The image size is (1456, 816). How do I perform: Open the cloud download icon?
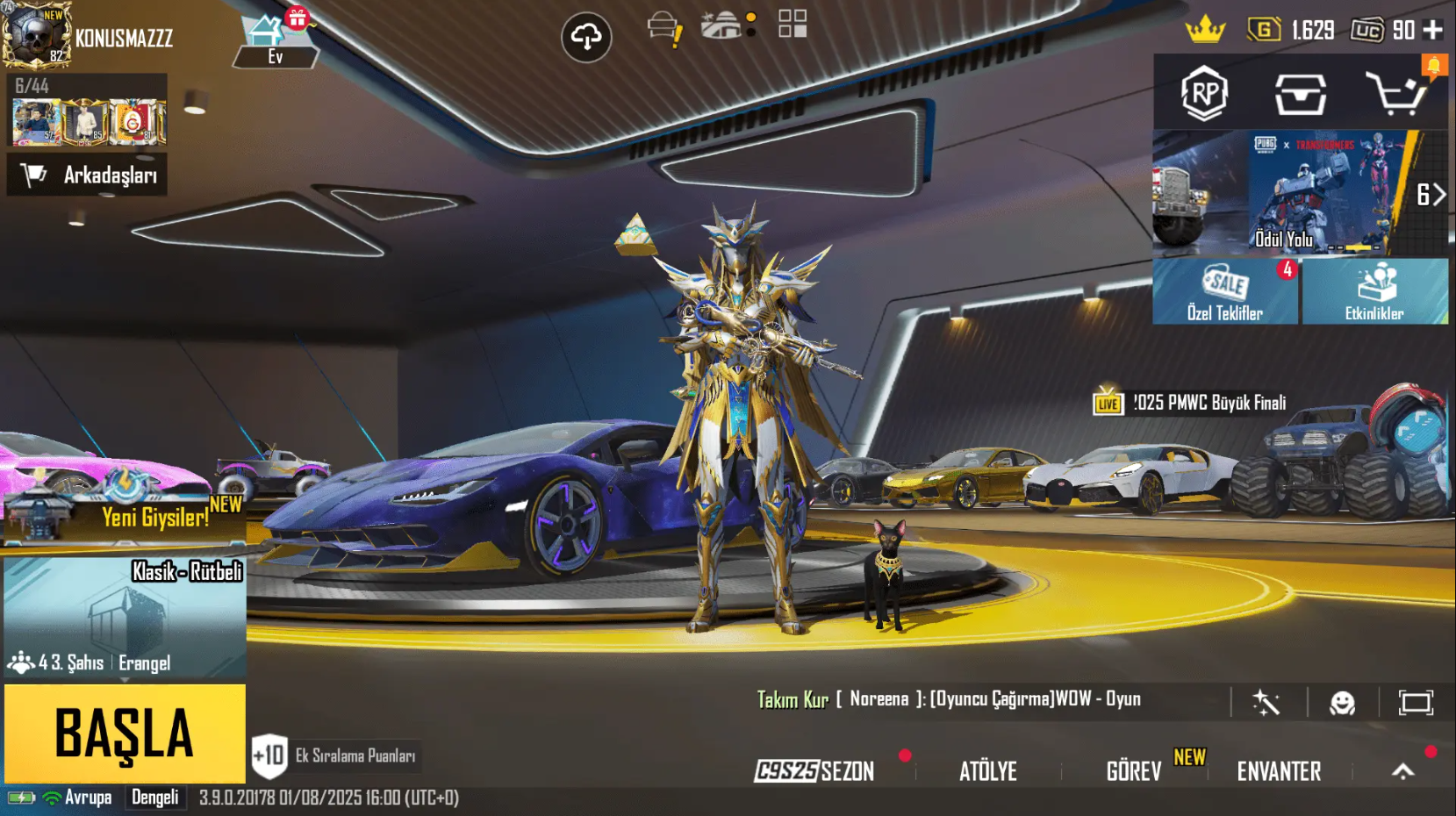(x=586, y=37)
